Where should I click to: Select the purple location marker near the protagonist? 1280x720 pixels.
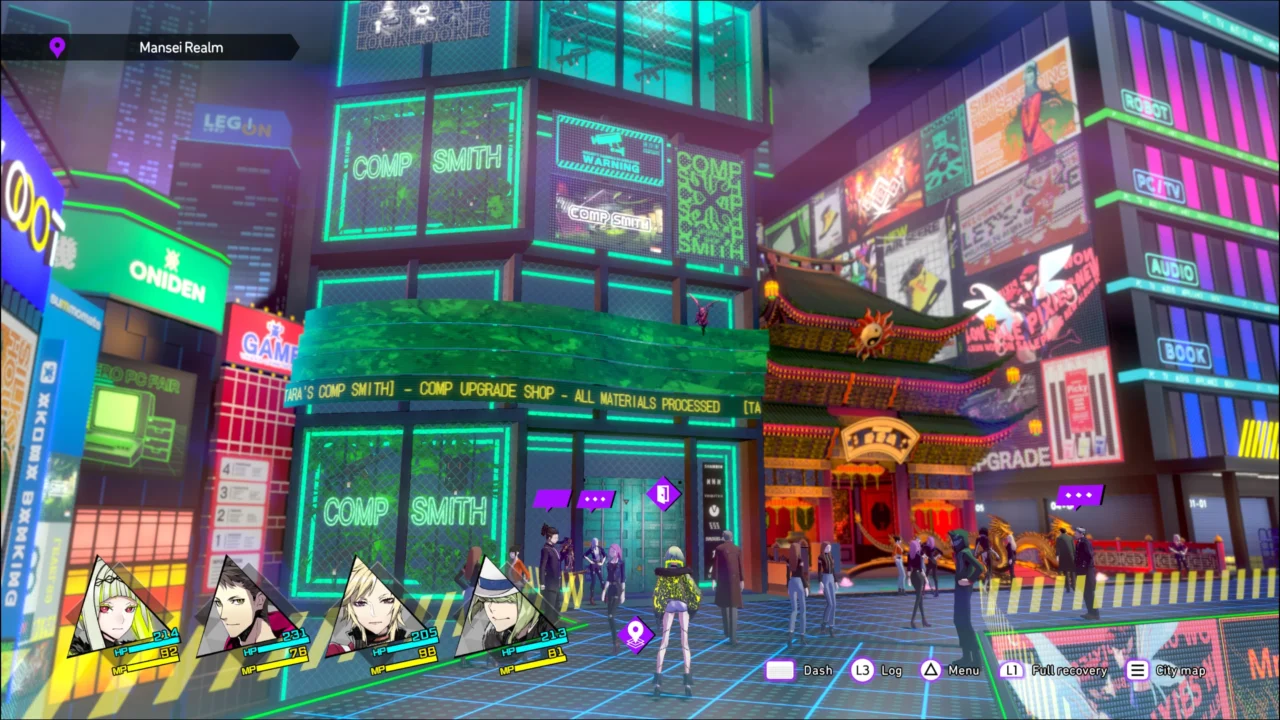tap(637, 633)
